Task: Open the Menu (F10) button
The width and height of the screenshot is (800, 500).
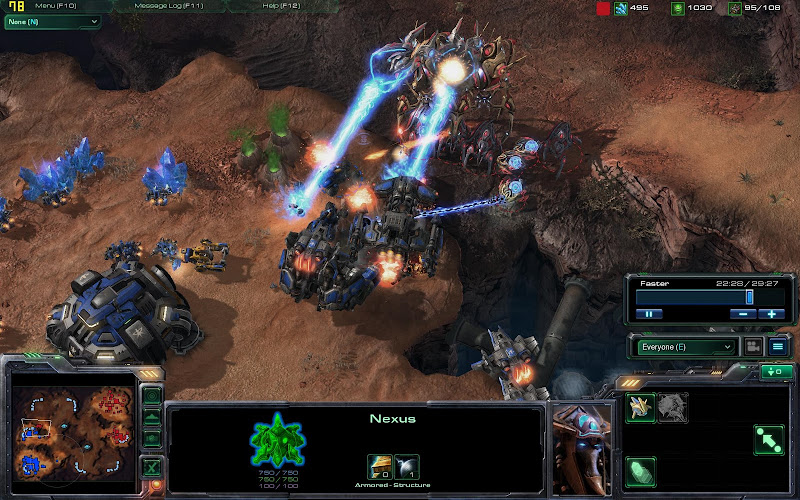Action: tap(55, 6)
